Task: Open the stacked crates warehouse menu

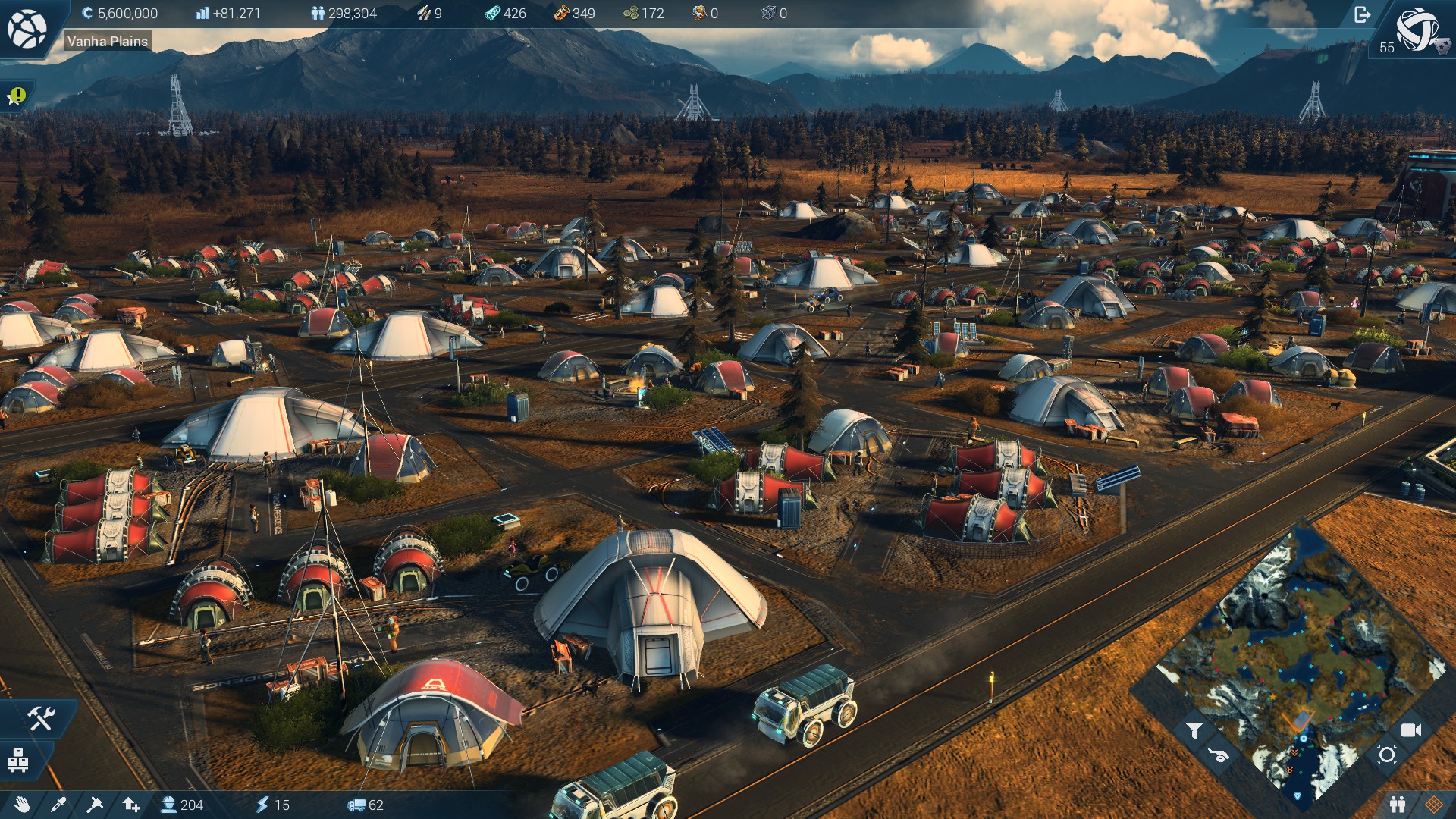Action: [x=19, y=759]
